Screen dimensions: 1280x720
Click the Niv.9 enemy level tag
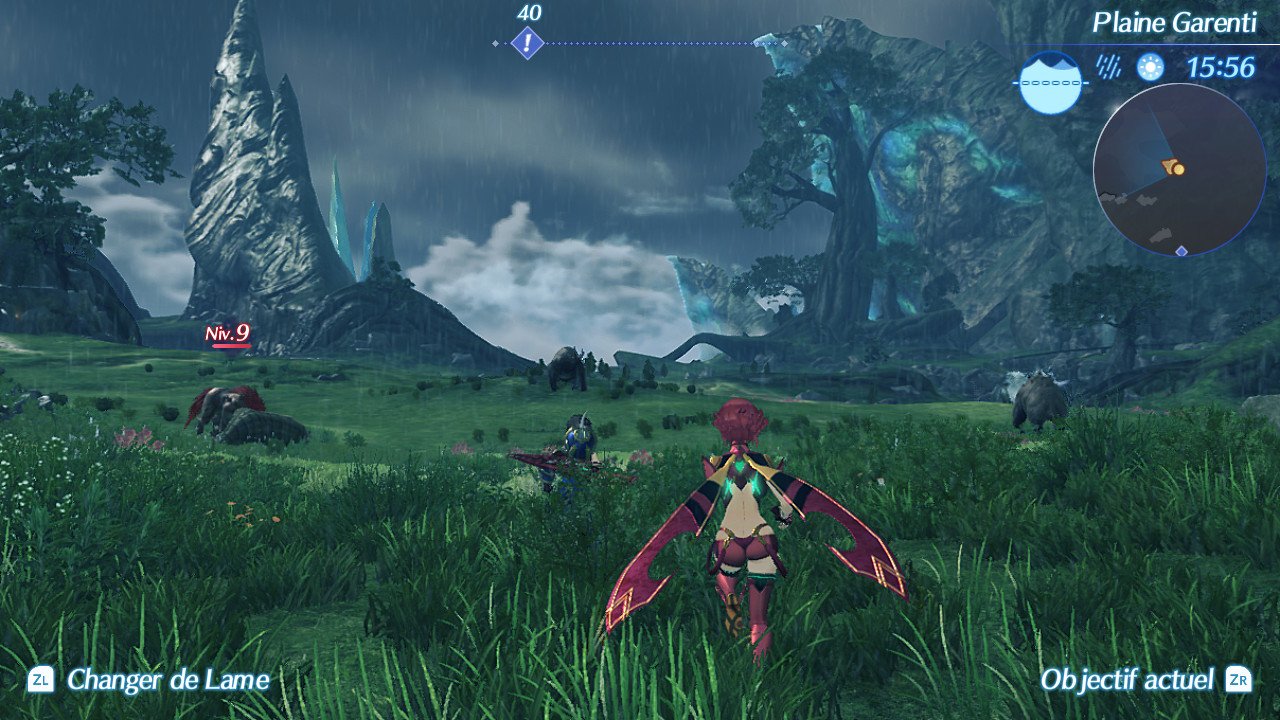(227, 334)
